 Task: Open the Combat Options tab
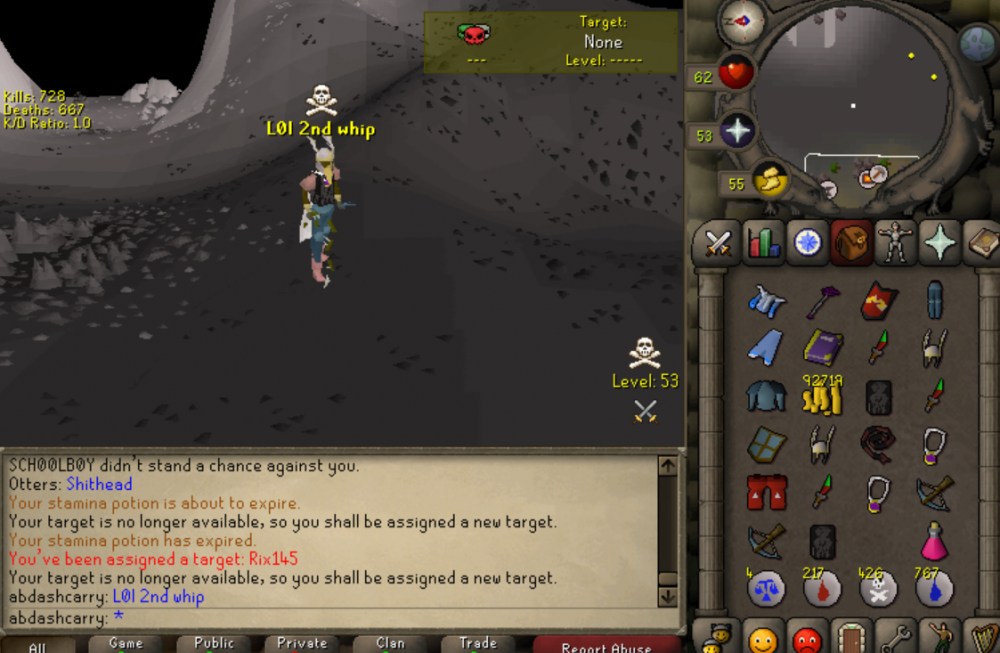tap(717, 242)
